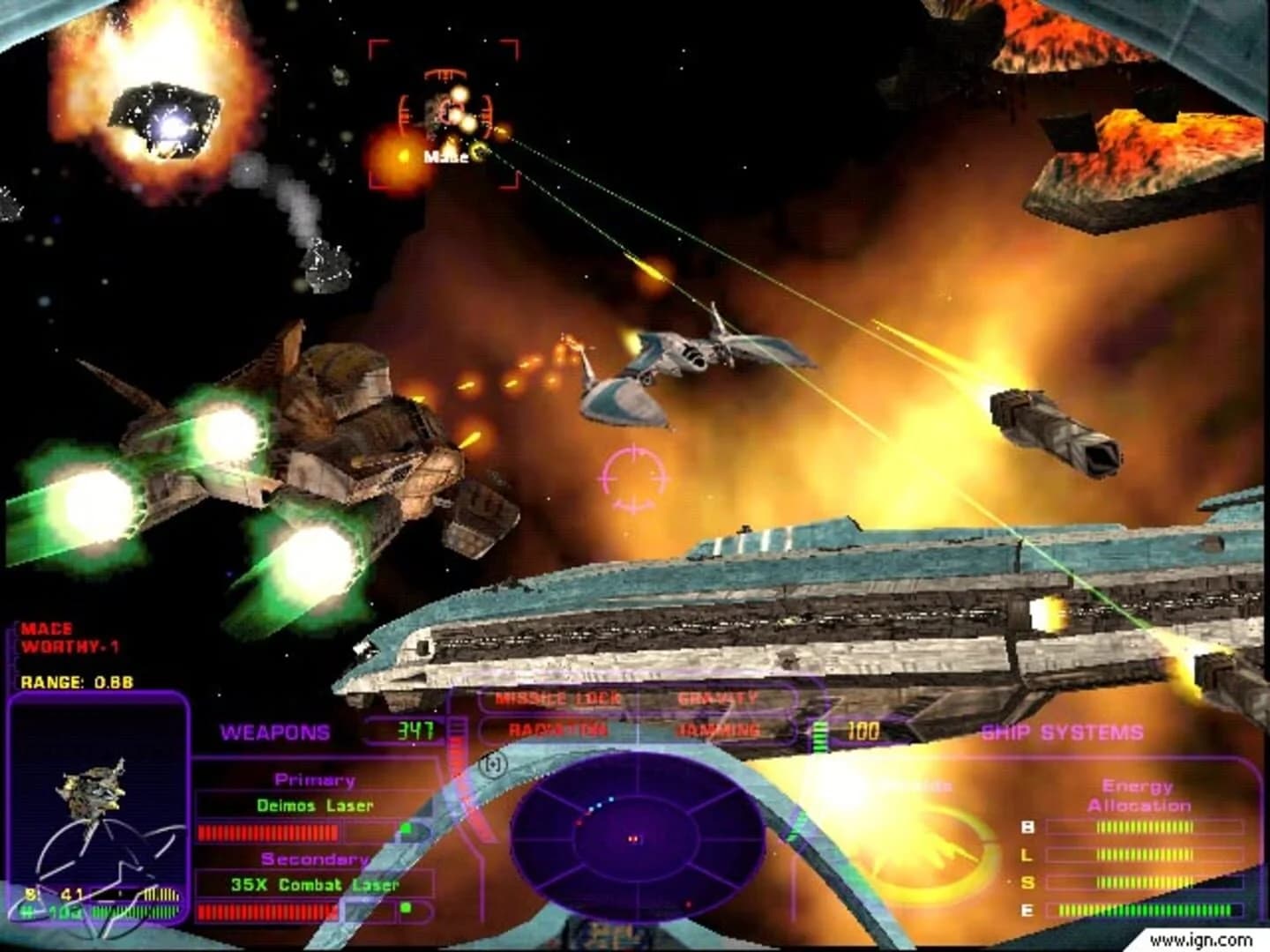Image resolution: width=1270 pixels, height=952 pixels.
Task: Expand the WEAPONS panel
Action: coord(275,730)
